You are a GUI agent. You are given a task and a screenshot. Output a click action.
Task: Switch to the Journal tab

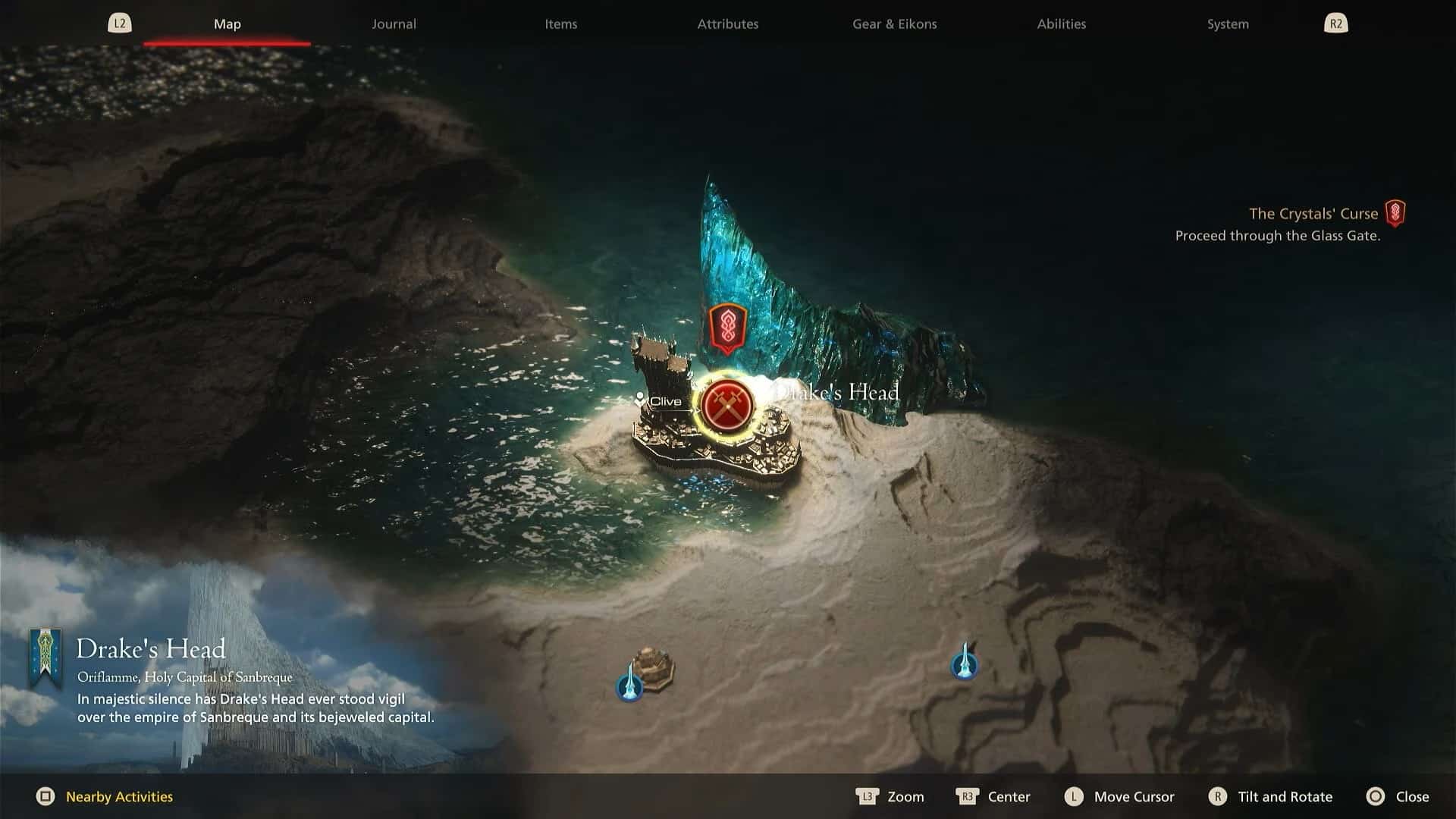click(x=394, y=24)
